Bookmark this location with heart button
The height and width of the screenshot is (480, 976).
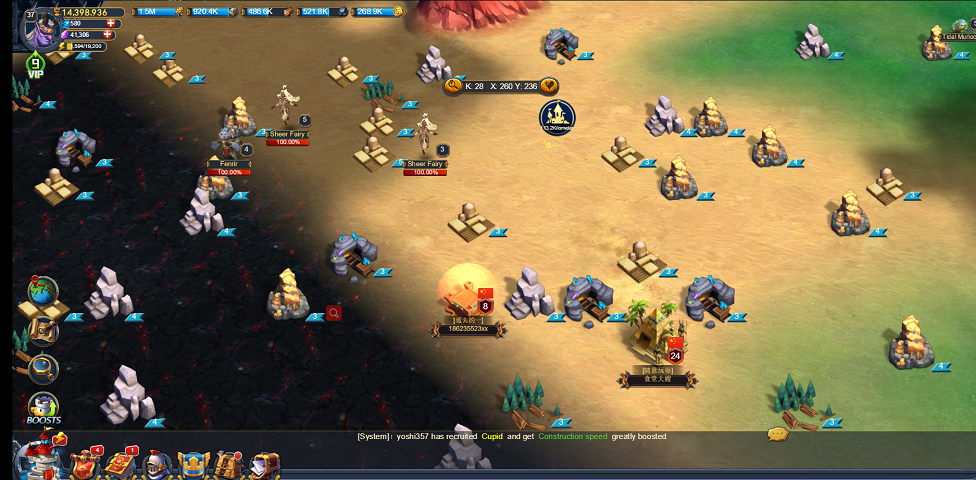pos(549,86)
